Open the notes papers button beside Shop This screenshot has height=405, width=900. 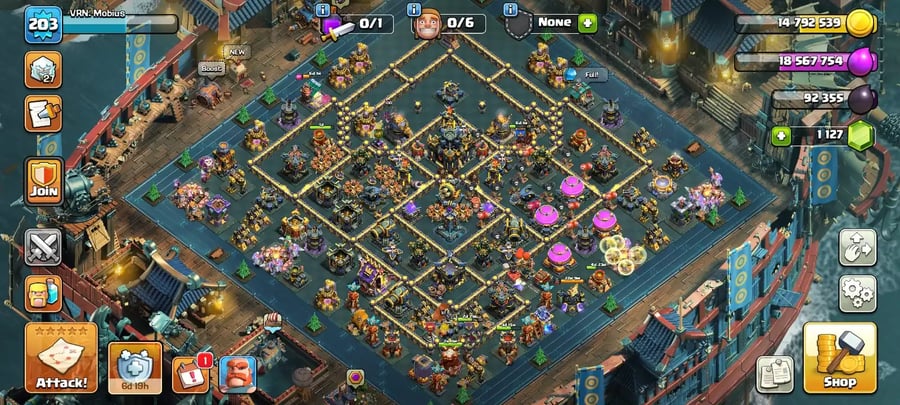tap(775, 374)
